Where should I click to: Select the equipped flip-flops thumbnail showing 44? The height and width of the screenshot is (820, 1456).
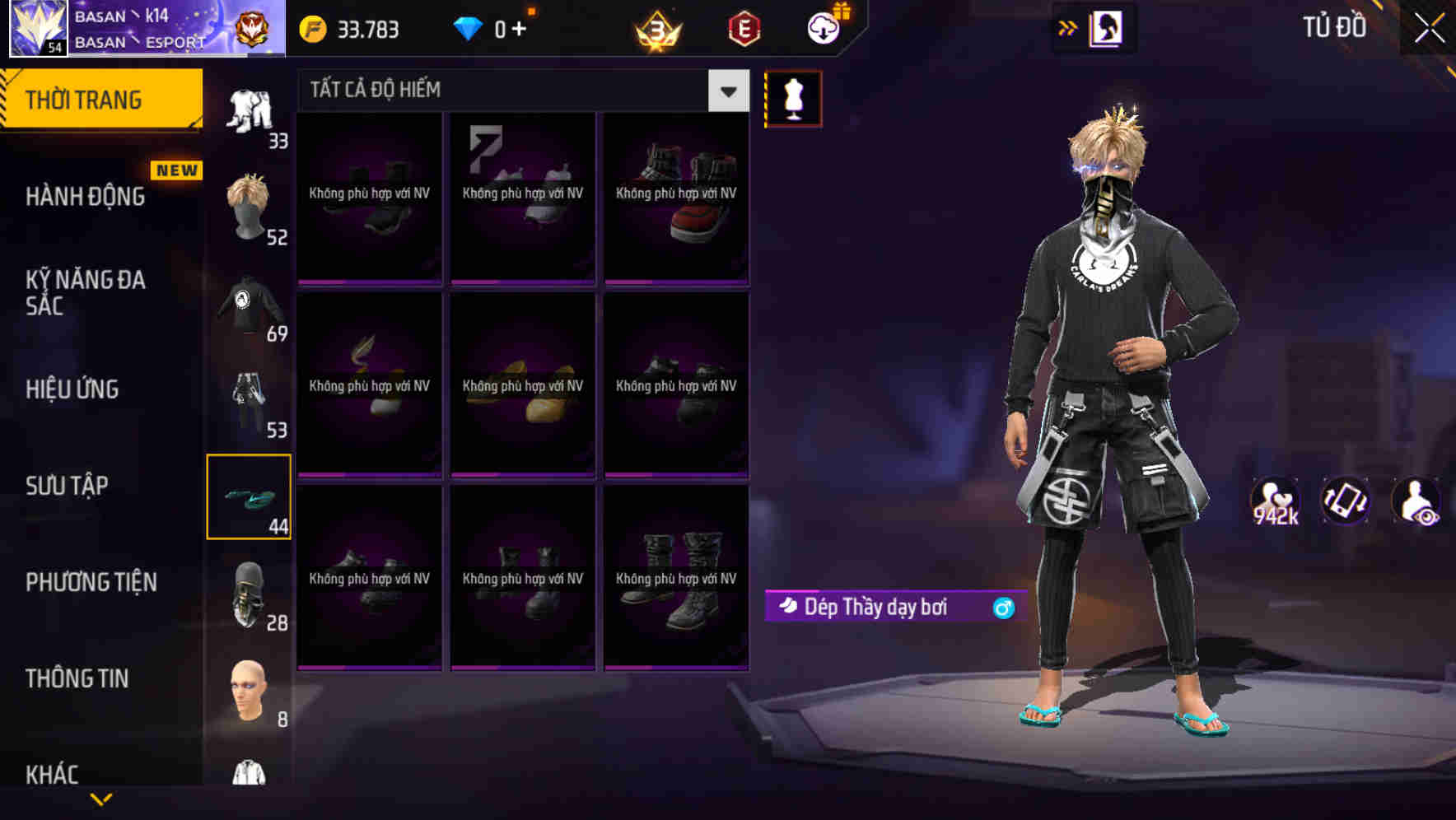pos(248,497)
